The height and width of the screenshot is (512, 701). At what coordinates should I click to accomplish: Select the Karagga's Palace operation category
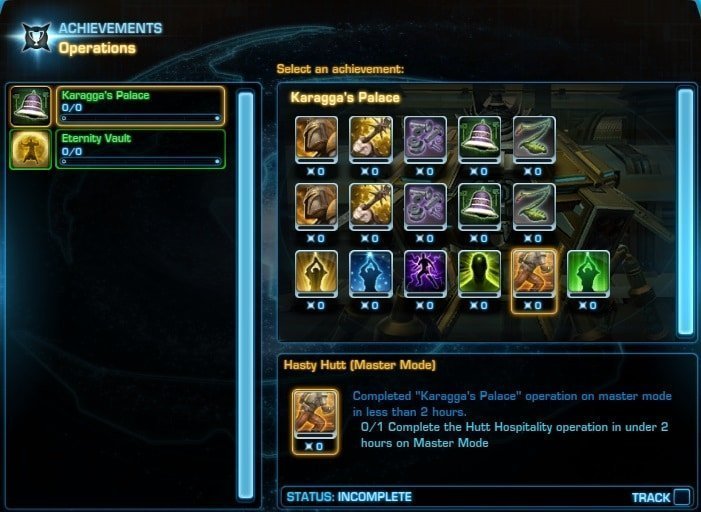click(139, 106)
